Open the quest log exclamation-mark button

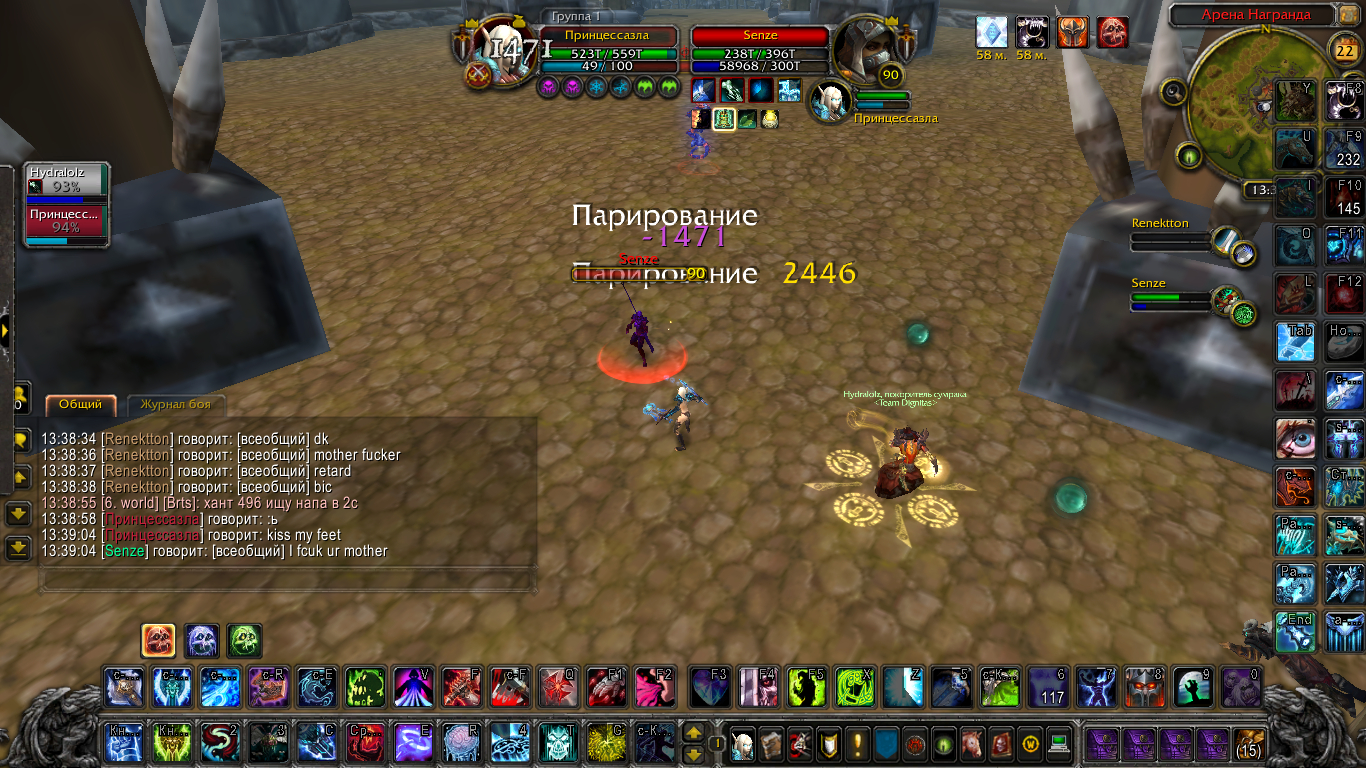[x=857, y=744]
